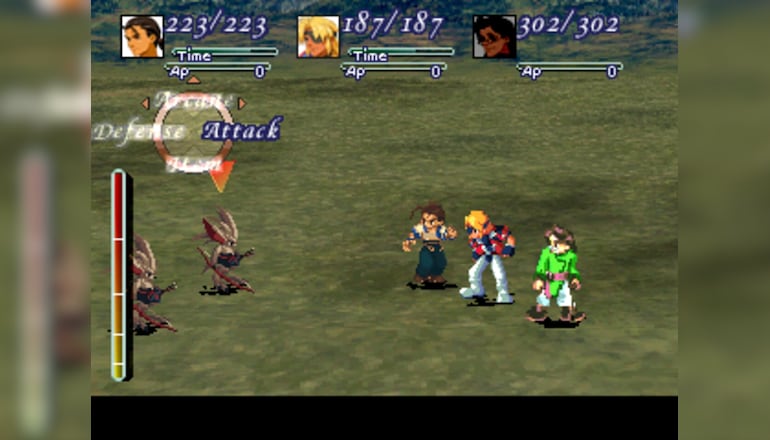Select the blonde character portrait
The image size is (770, 440).
tap(318, 37)
